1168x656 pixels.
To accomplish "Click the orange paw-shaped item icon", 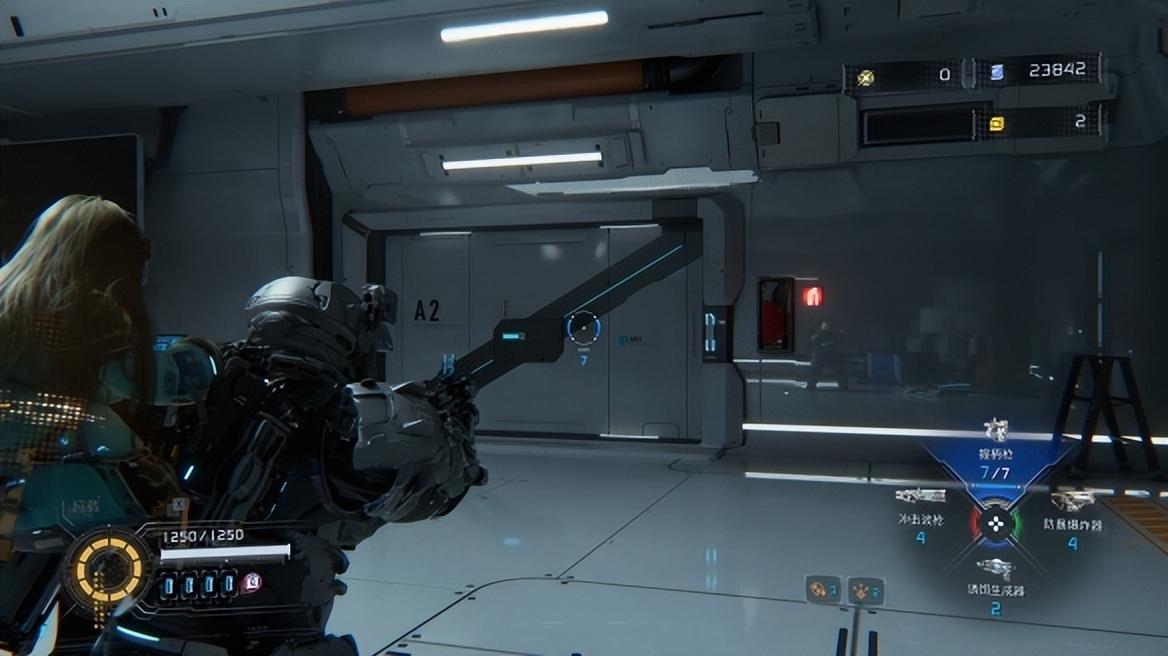I will (861, 591).
